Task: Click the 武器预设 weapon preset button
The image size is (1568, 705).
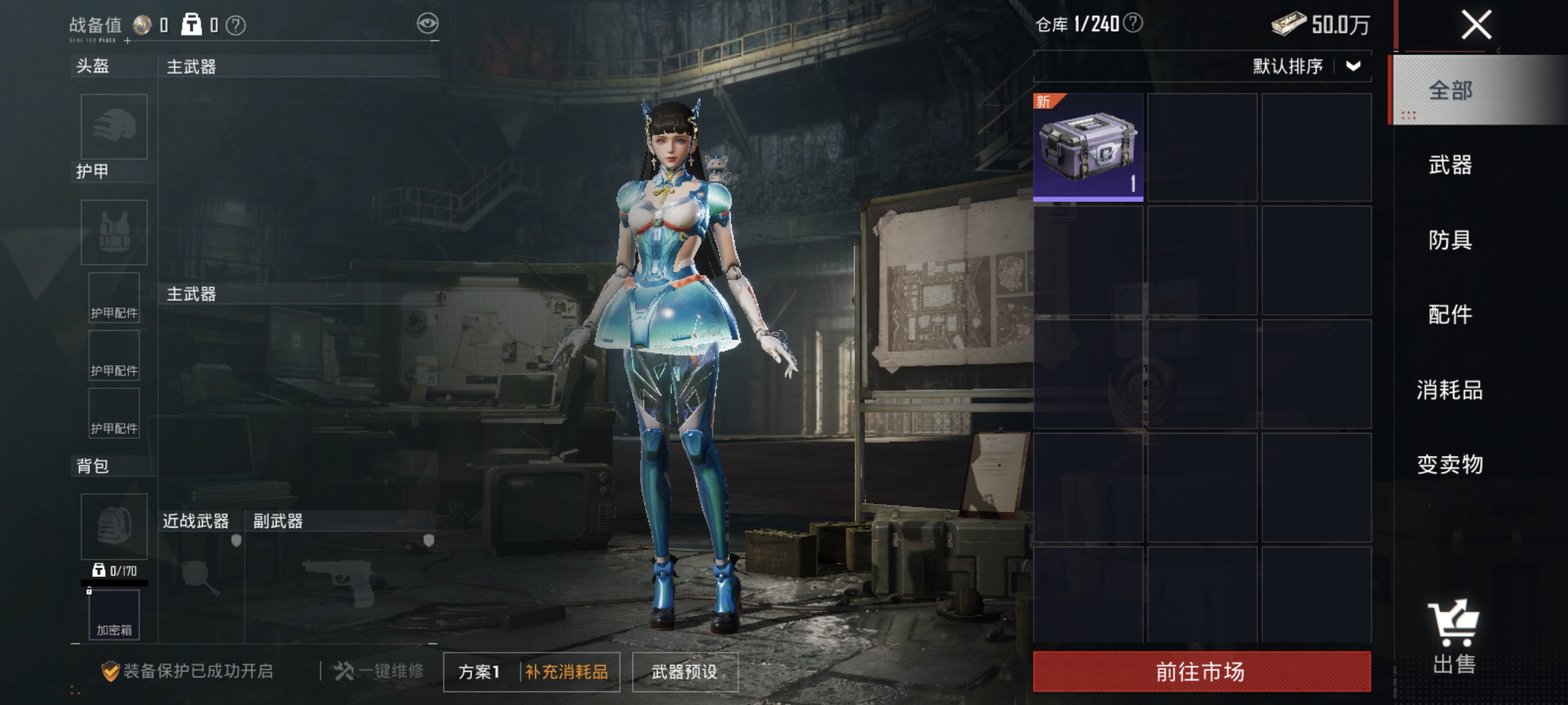Action: (684, 672)
